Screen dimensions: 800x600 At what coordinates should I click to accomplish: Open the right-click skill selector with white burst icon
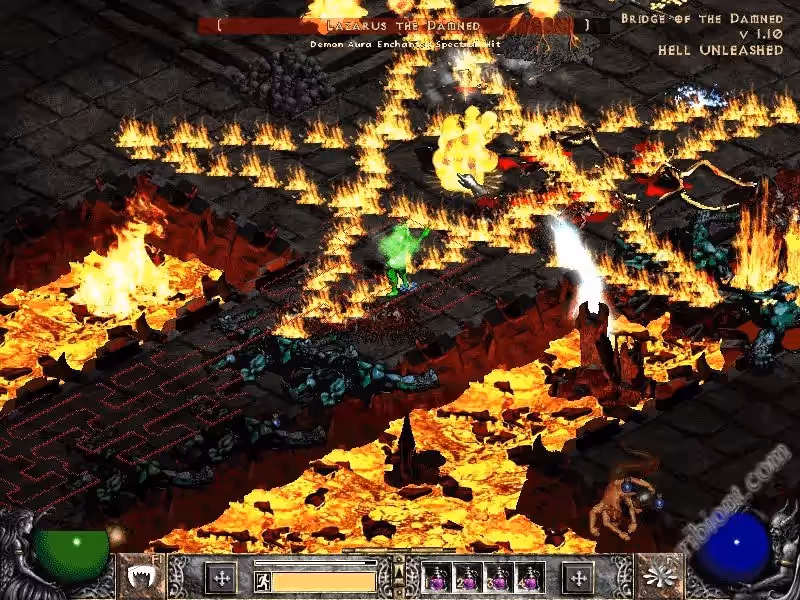pyautogui.click(x=661, y=578)
